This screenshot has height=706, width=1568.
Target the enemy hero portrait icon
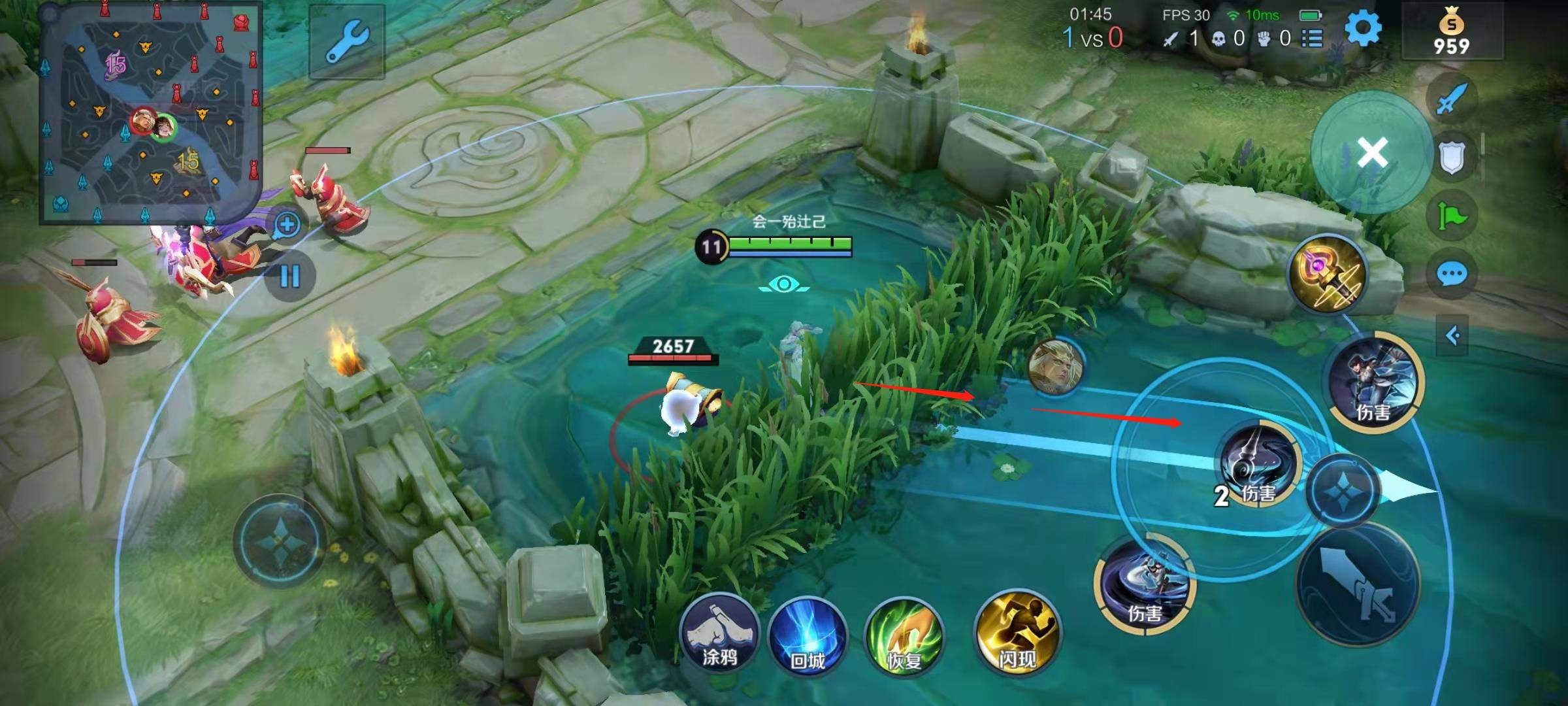[1056, 367]
